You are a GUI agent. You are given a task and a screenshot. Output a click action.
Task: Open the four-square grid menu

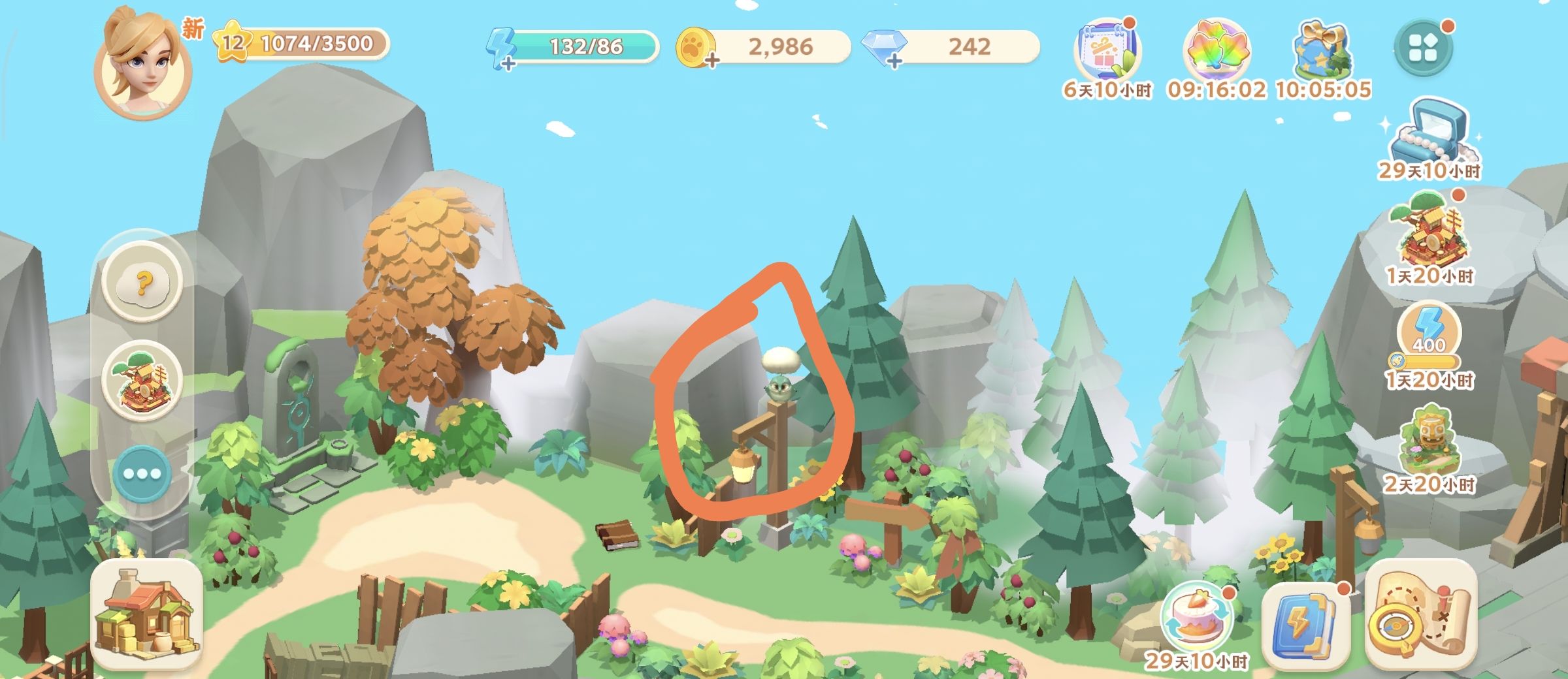point(1423,47)
